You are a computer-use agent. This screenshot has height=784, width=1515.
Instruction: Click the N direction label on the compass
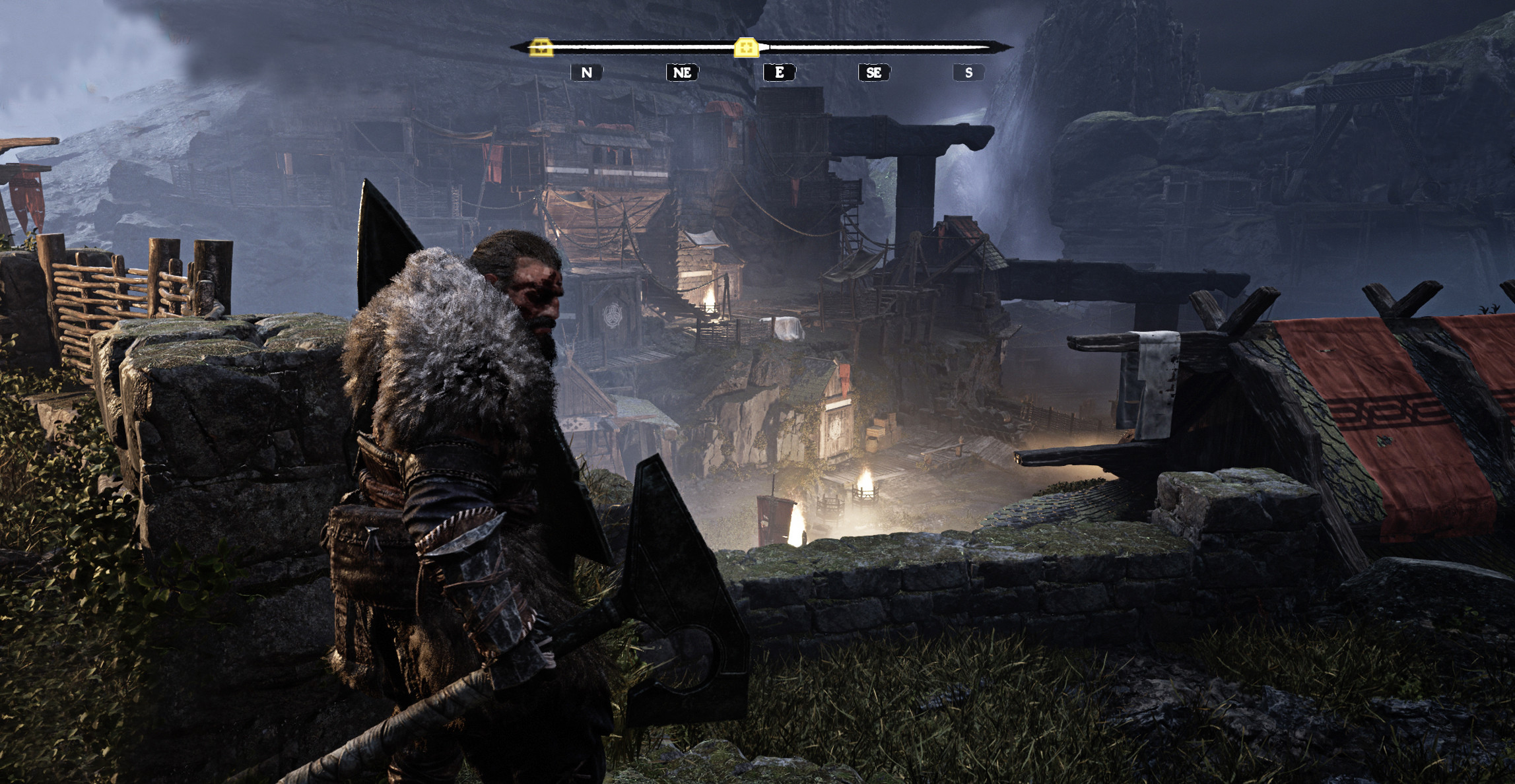tap(586, 73)
